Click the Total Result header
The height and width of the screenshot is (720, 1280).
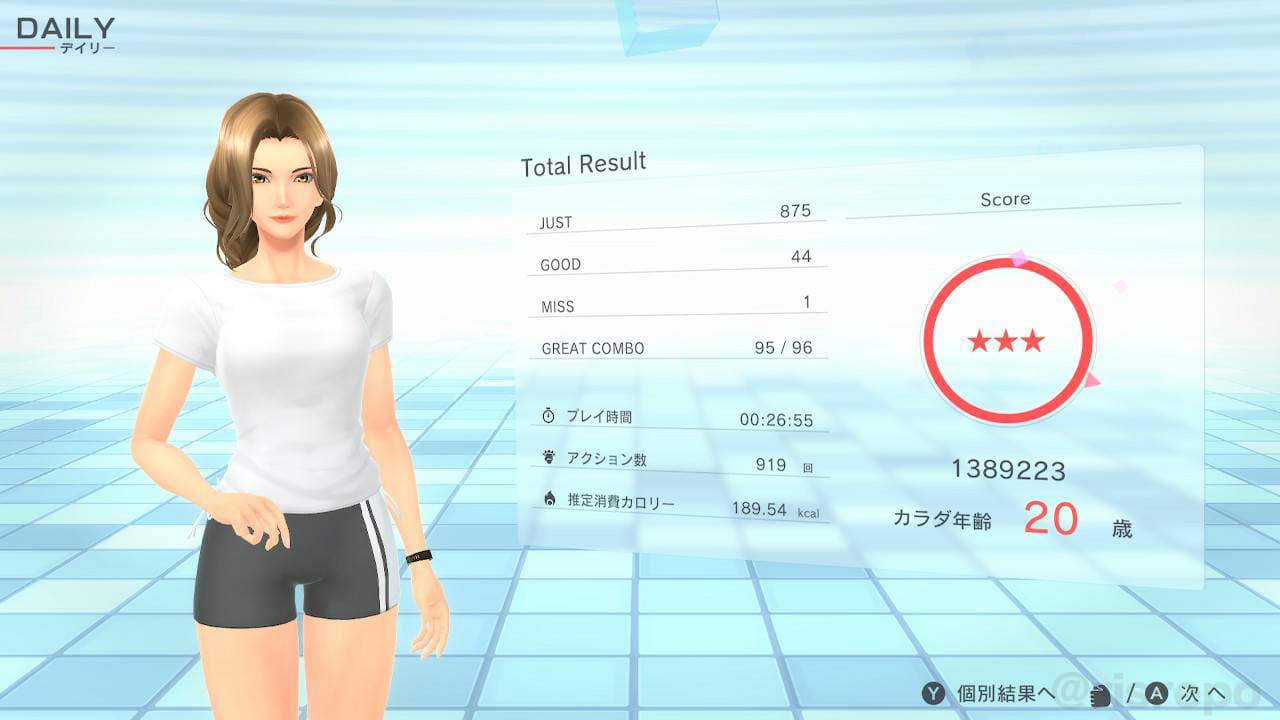coord(582,161)
